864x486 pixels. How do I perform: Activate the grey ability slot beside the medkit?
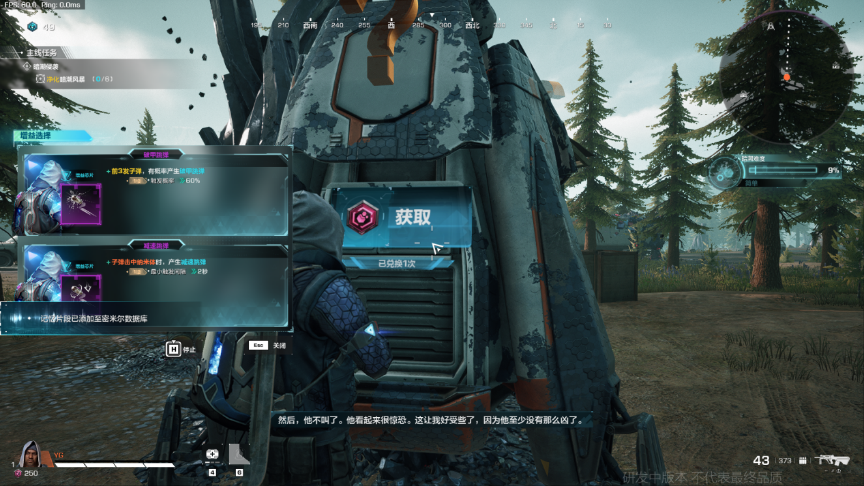(x=239, y=455)
